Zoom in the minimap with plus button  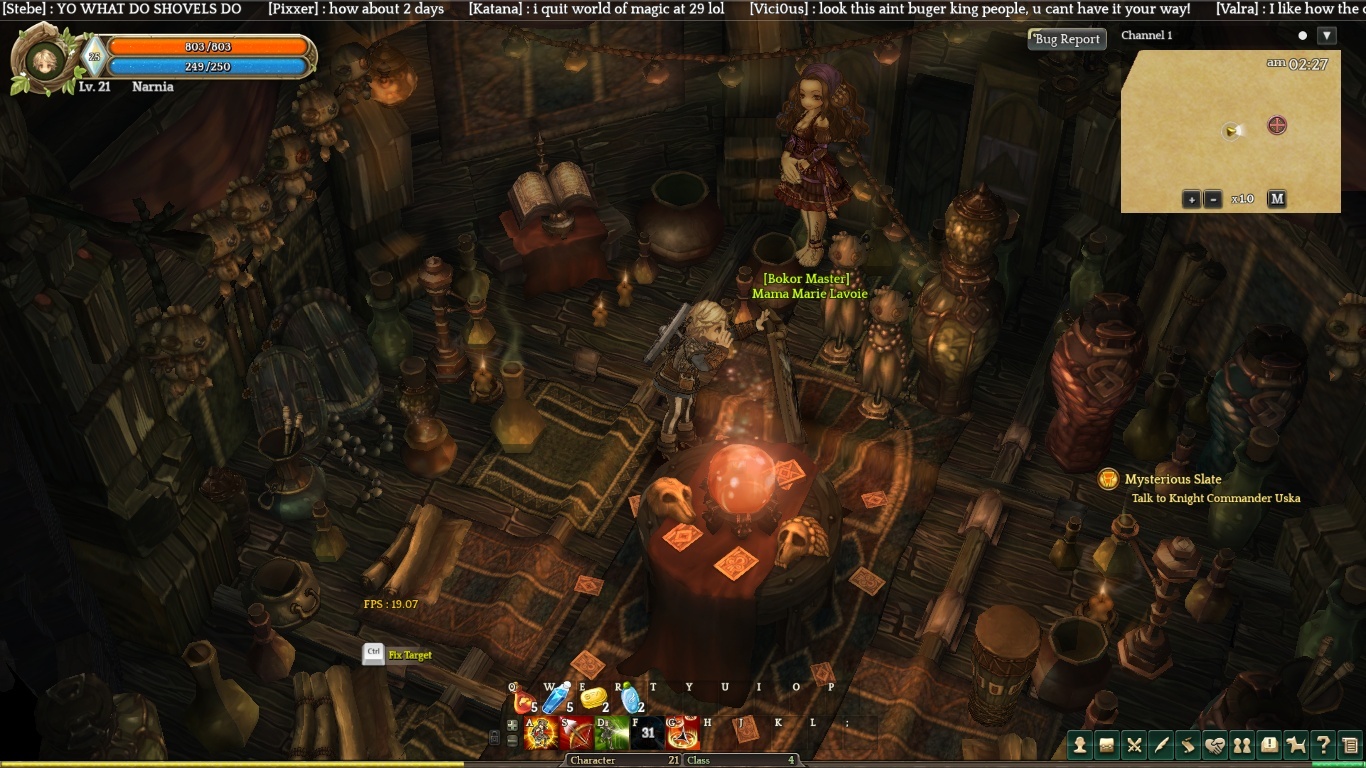[1191, 199]
